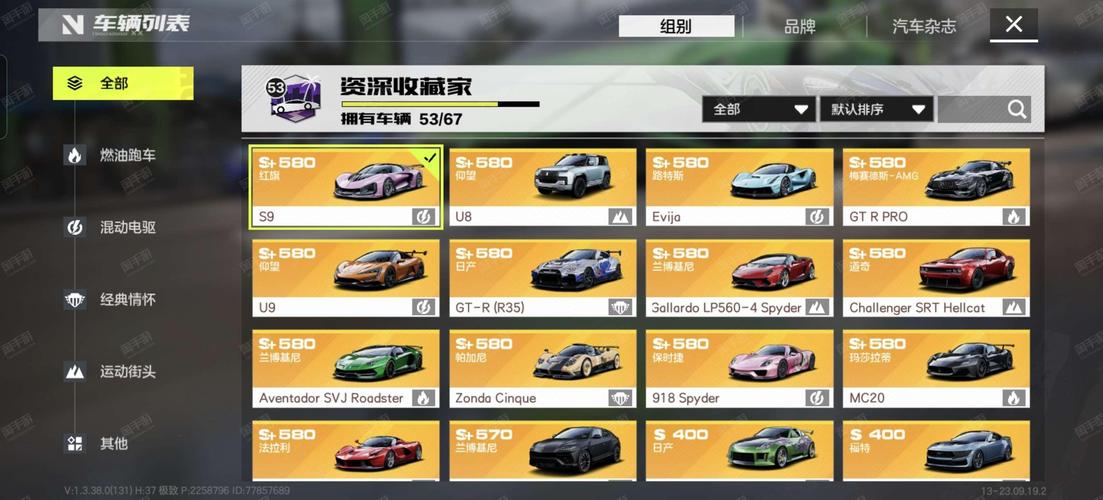This screenshot has width=1103, height=500.
Task: Show the 经典情怀 classic category
Action: [x=126, y=299]
